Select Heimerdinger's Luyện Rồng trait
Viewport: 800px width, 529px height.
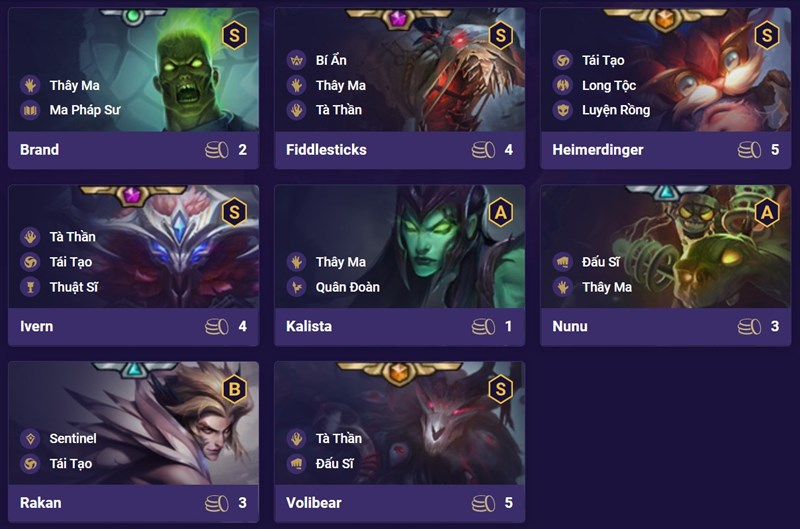pyautogui.click(x=615, y=110)
